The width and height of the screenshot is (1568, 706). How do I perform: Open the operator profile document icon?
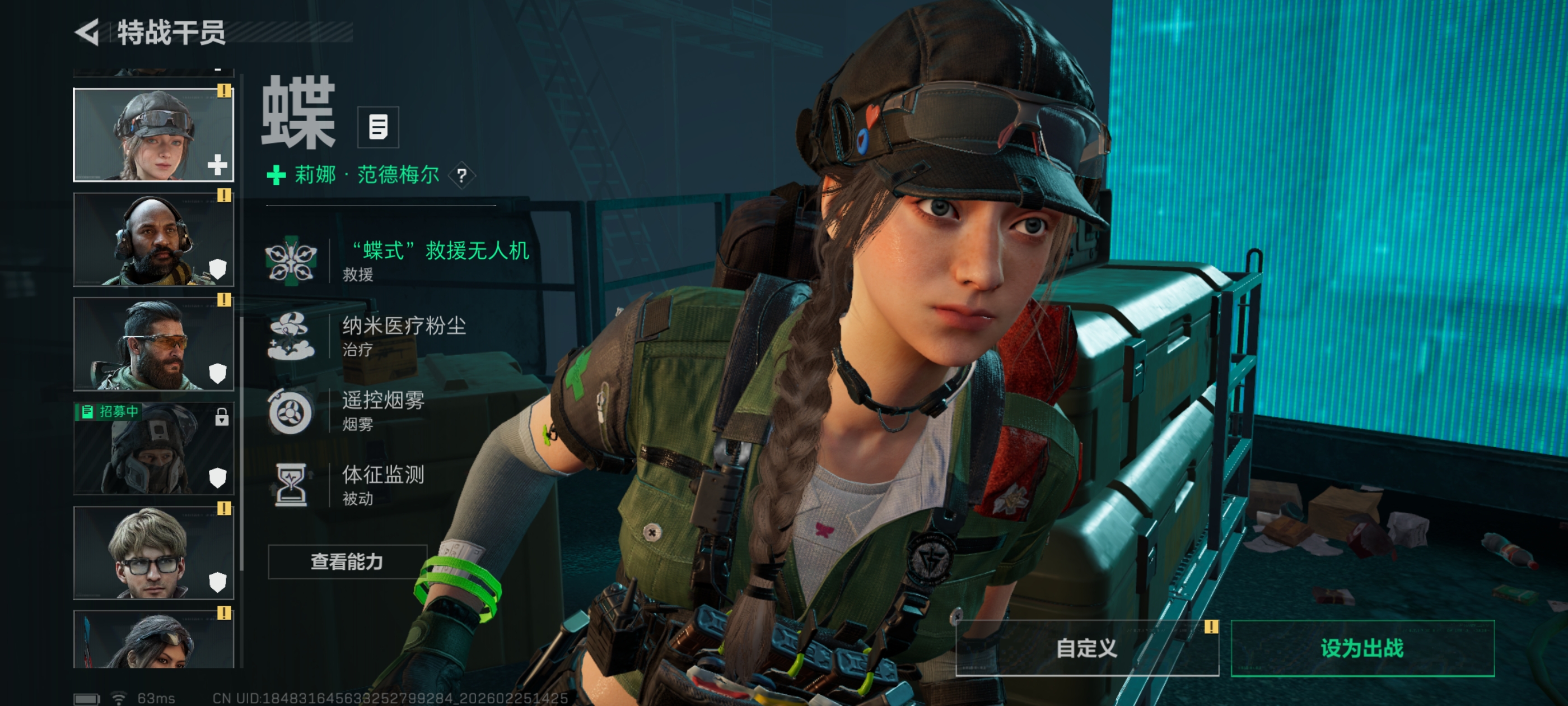377,127
